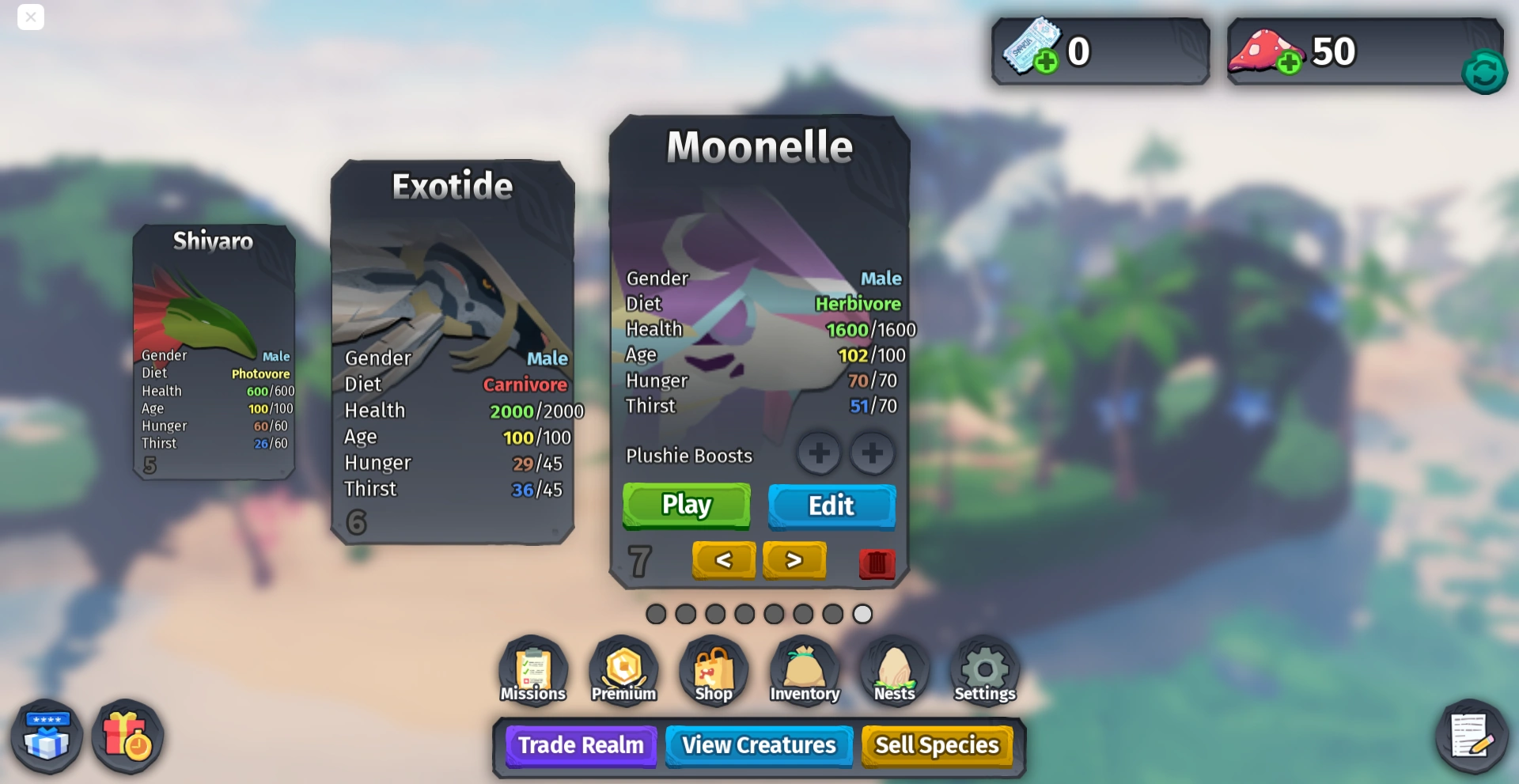Viewport: 1519px width, 784px height.
Task: Select the first pagination dot
Action: [656, 614]
